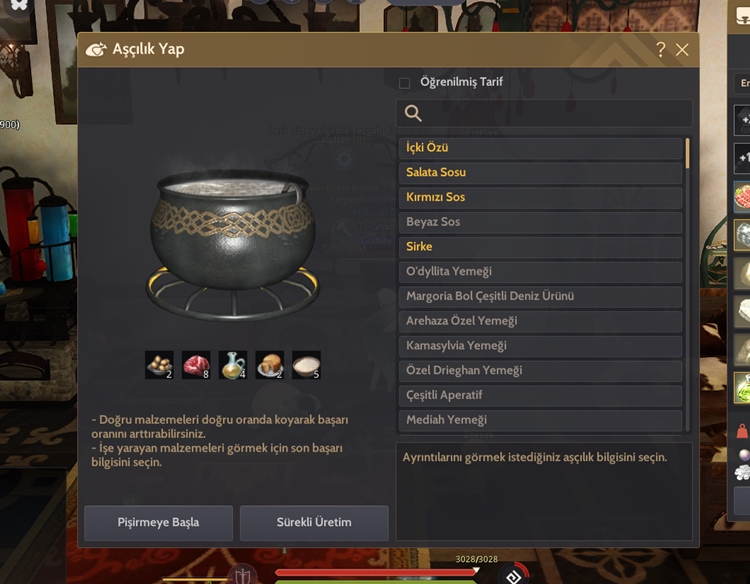The height and width of the screenshot is (584, 750).
Task: Pick the Arehaza Özel Yemeği recipe
Action: tap(540, 321)
